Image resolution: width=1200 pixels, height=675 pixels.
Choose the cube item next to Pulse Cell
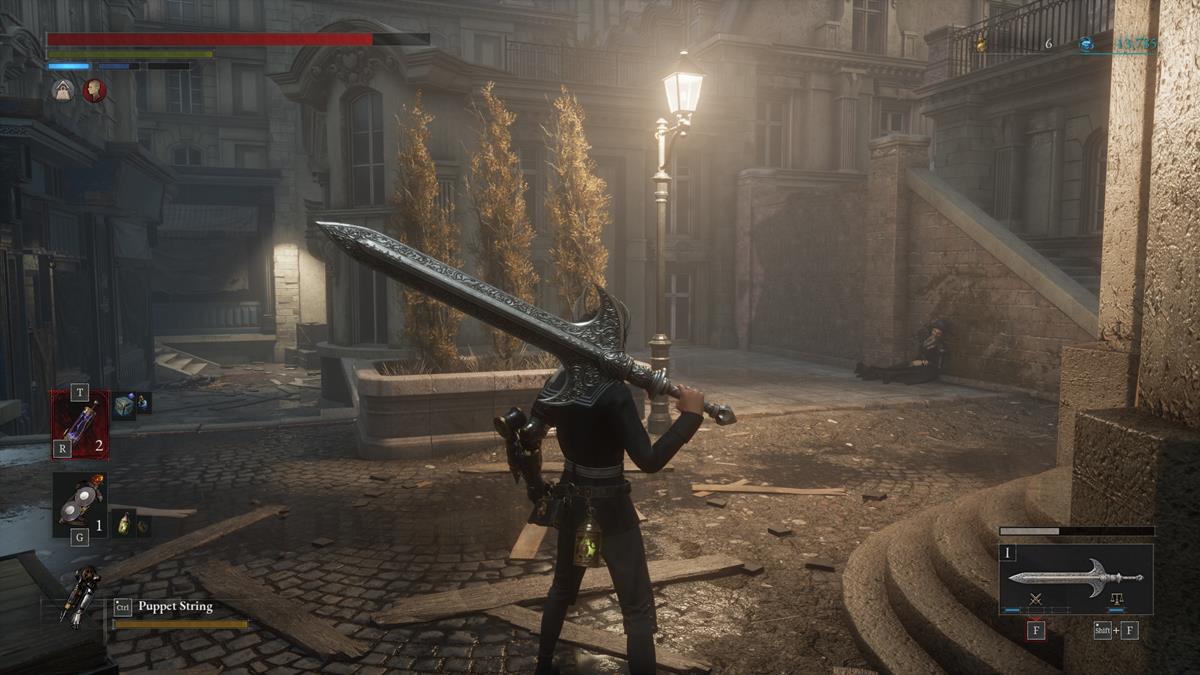124,406
